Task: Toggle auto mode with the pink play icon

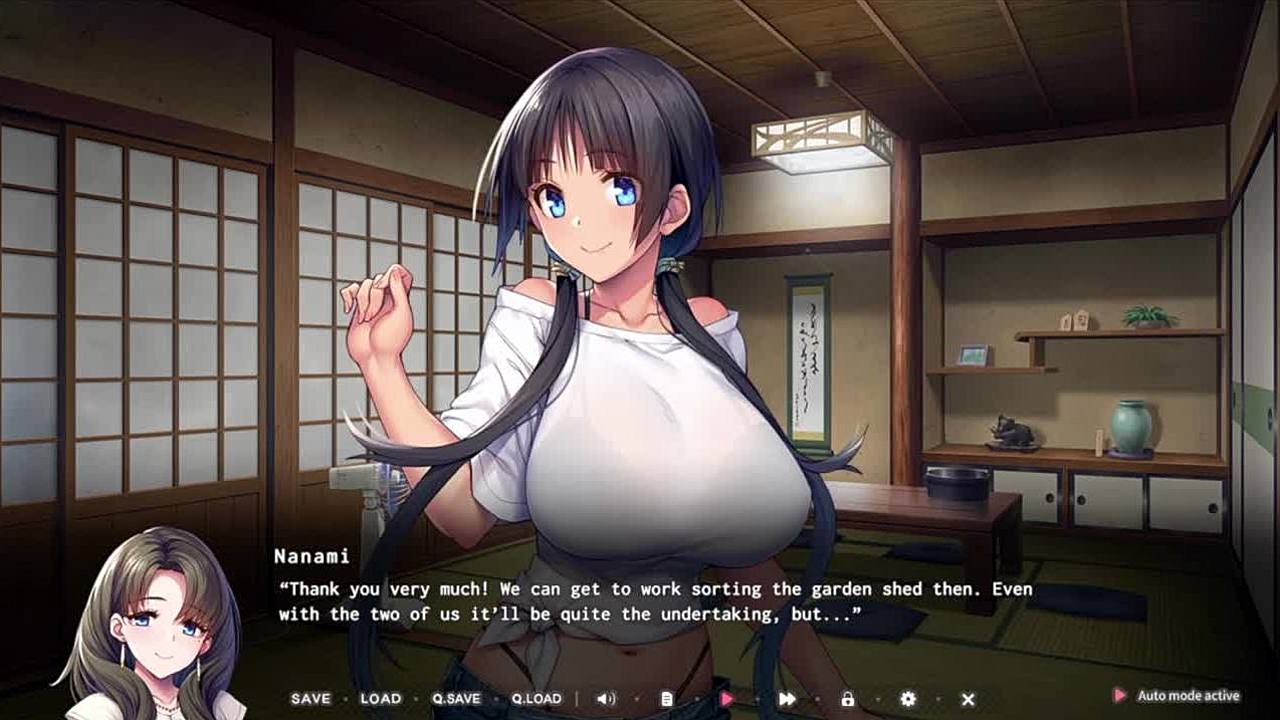Action: tap(727, 699)
